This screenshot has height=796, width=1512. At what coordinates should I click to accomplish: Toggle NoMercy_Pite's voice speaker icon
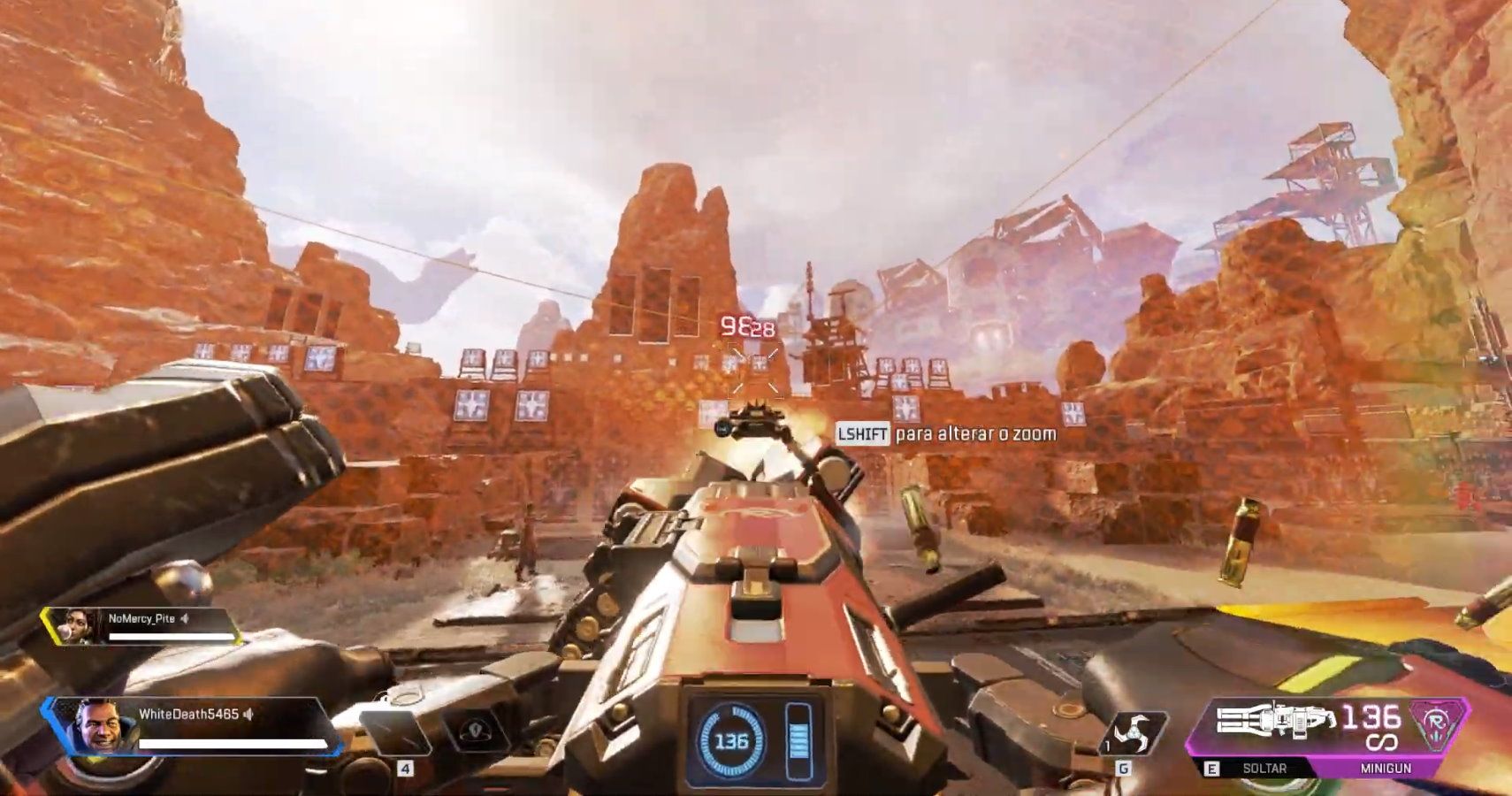[185, 618]
